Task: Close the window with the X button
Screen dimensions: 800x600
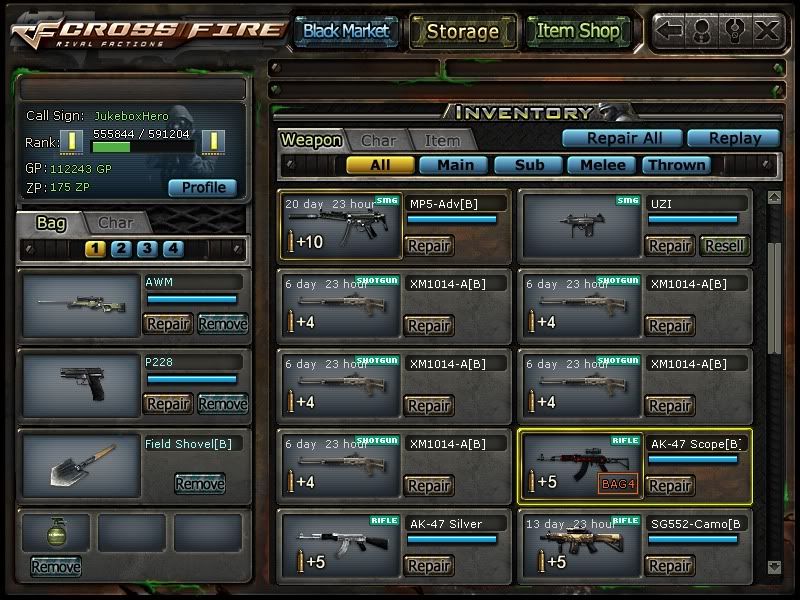Action: (x=767, y=30)
